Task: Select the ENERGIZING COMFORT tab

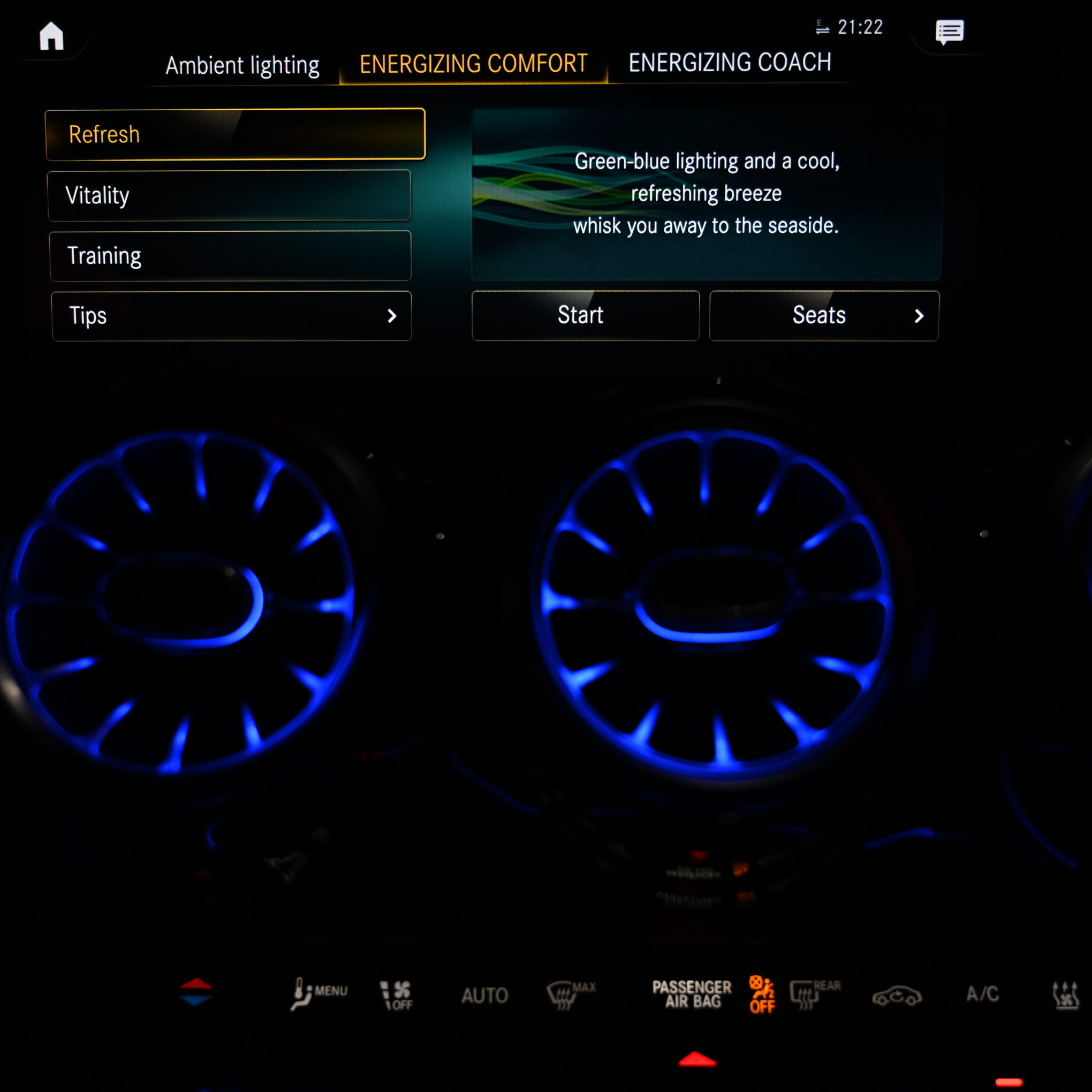Action: 473,64
